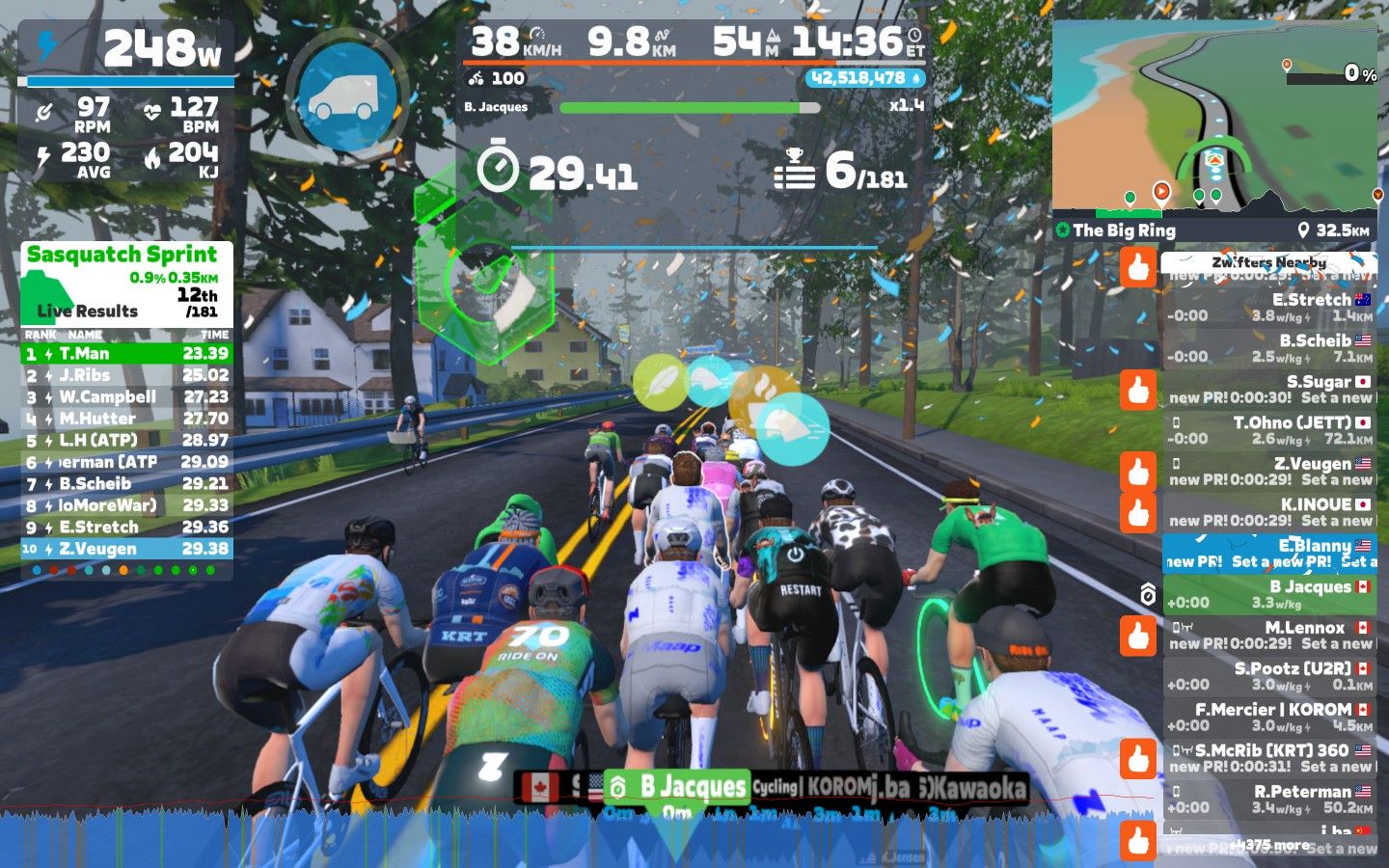The image size is (1389, 868).
Task: Select T.Man in sprint live results
Action: click(x=126, y=354)
